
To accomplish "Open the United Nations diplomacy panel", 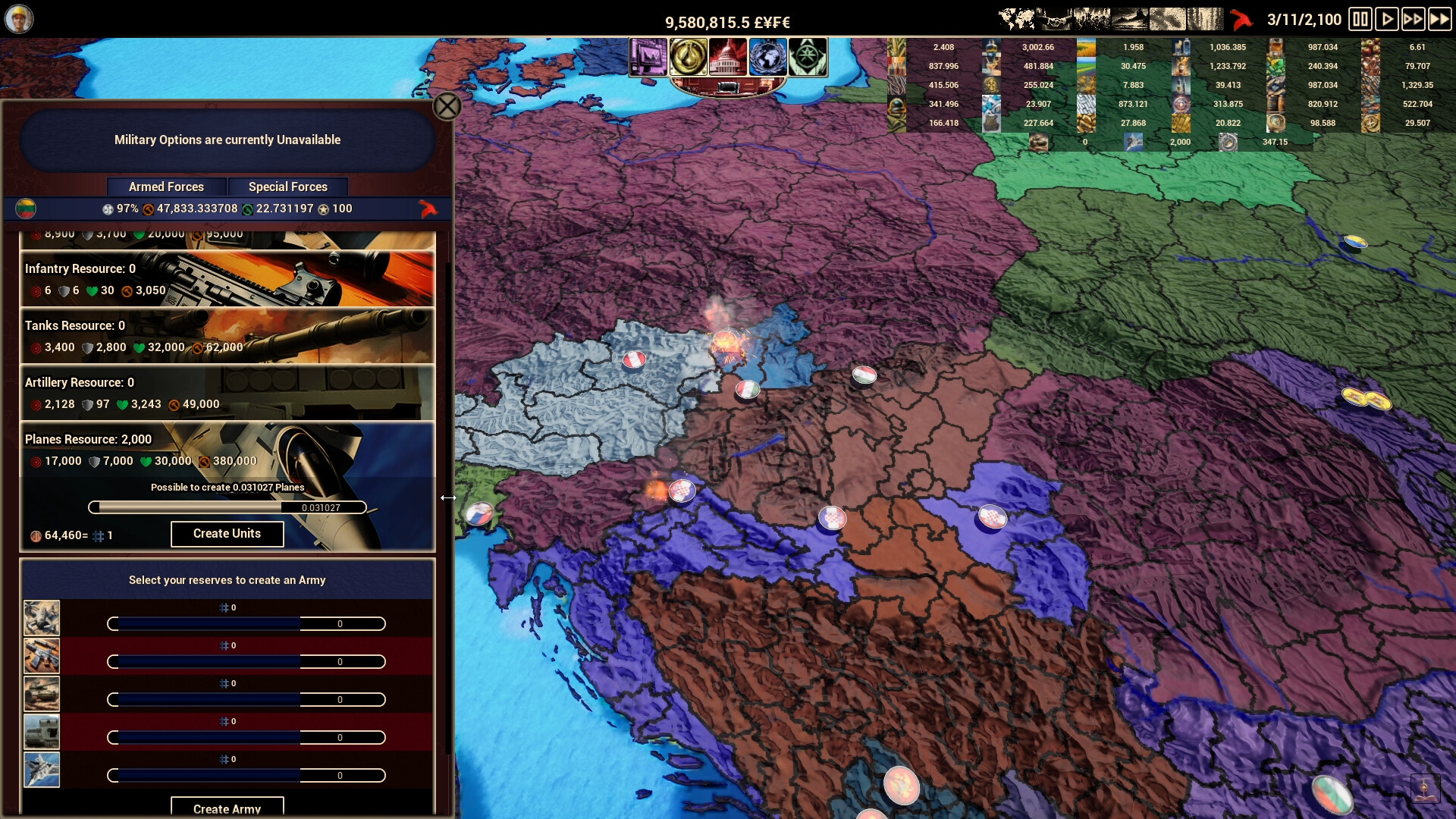I will 768,57.
